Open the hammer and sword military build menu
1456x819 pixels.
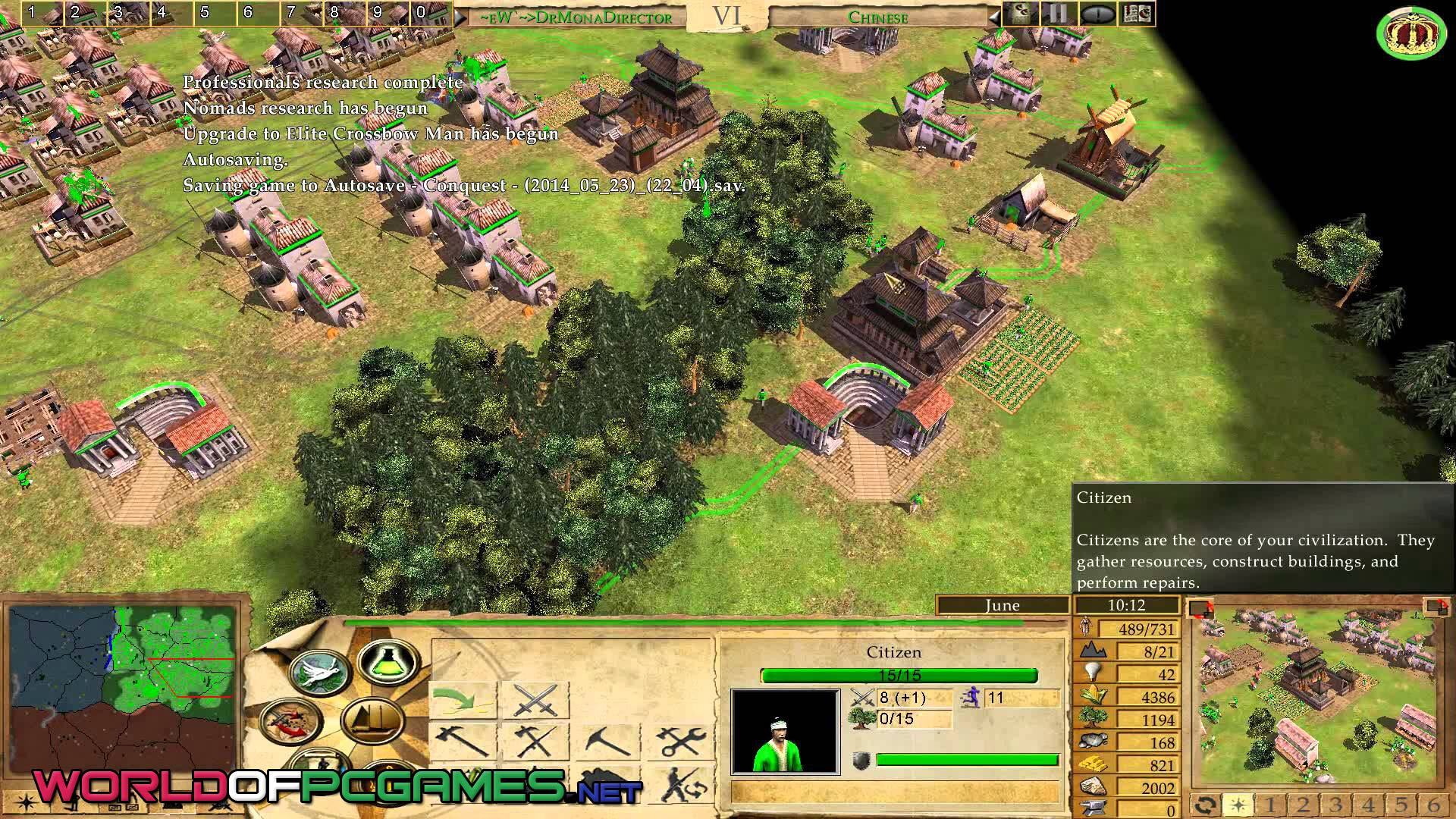(536, 740)
